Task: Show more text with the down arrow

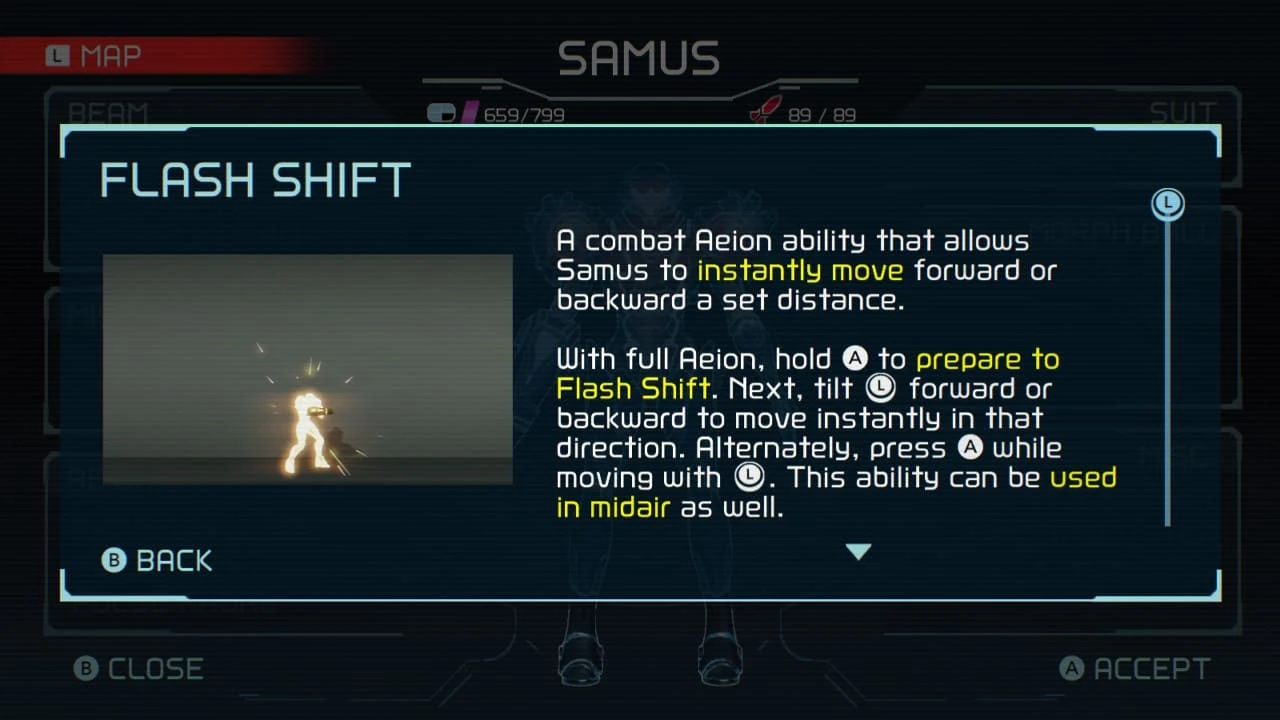Action: pos(858,551)
